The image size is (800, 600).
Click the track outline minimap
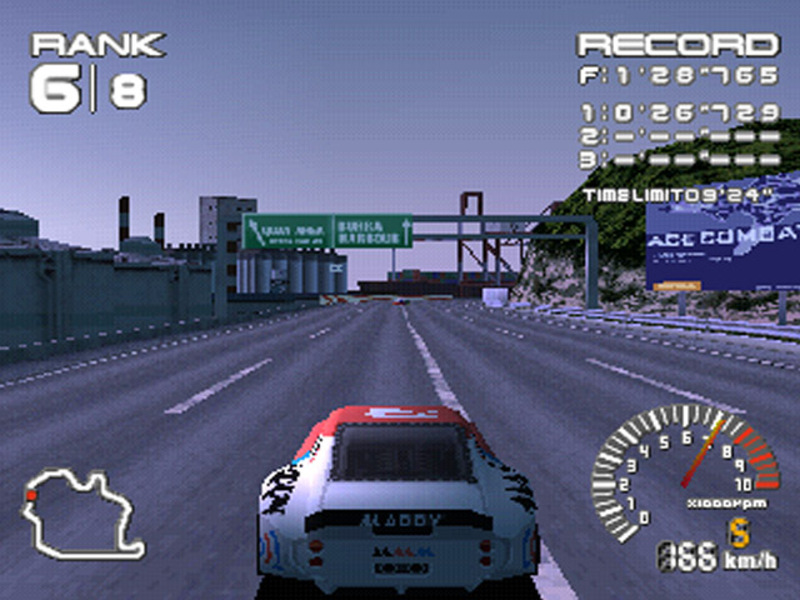tap(82, 514)
